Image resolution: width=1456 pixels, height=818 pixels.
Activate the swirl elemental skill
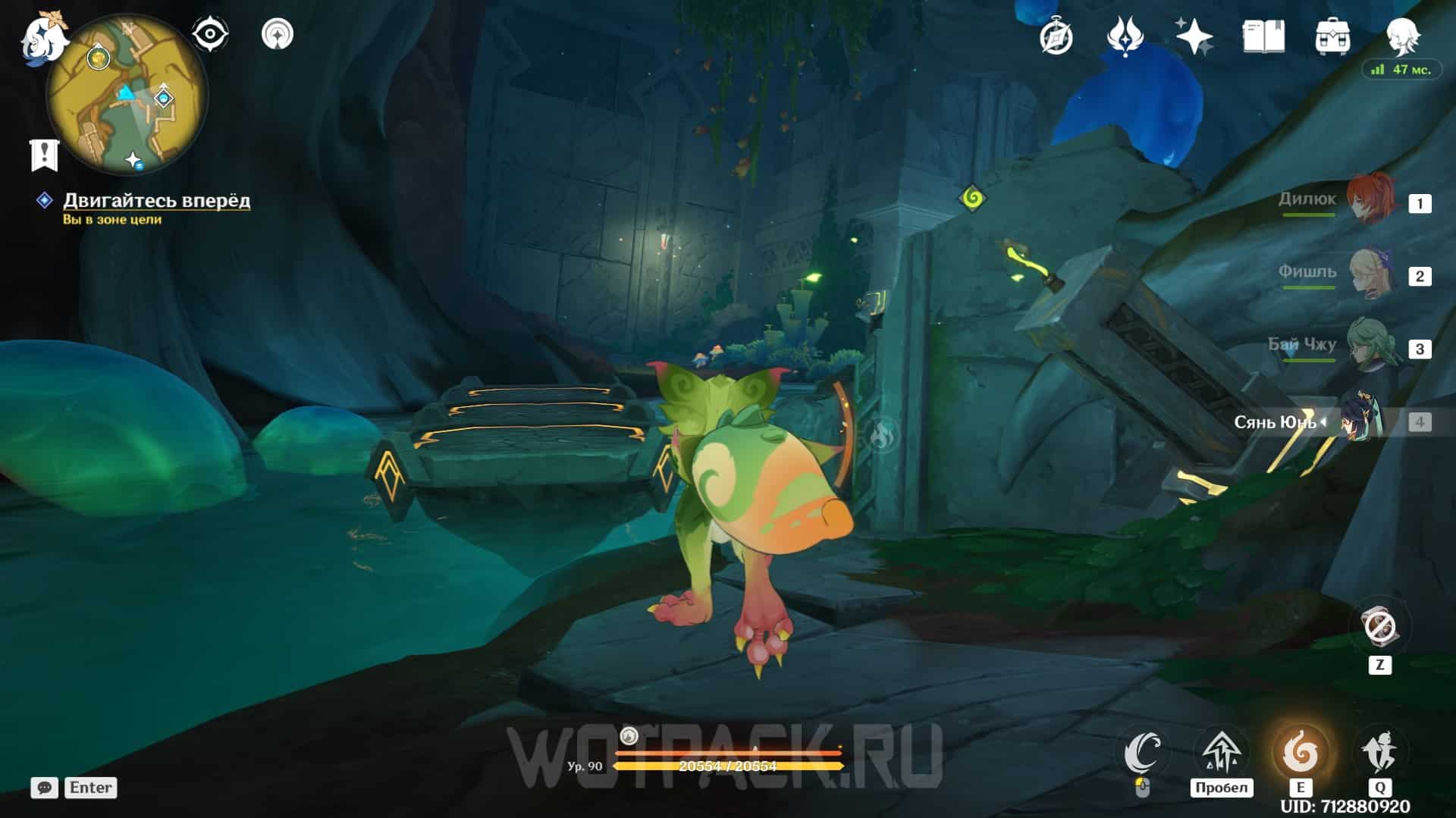[1300, 752]
